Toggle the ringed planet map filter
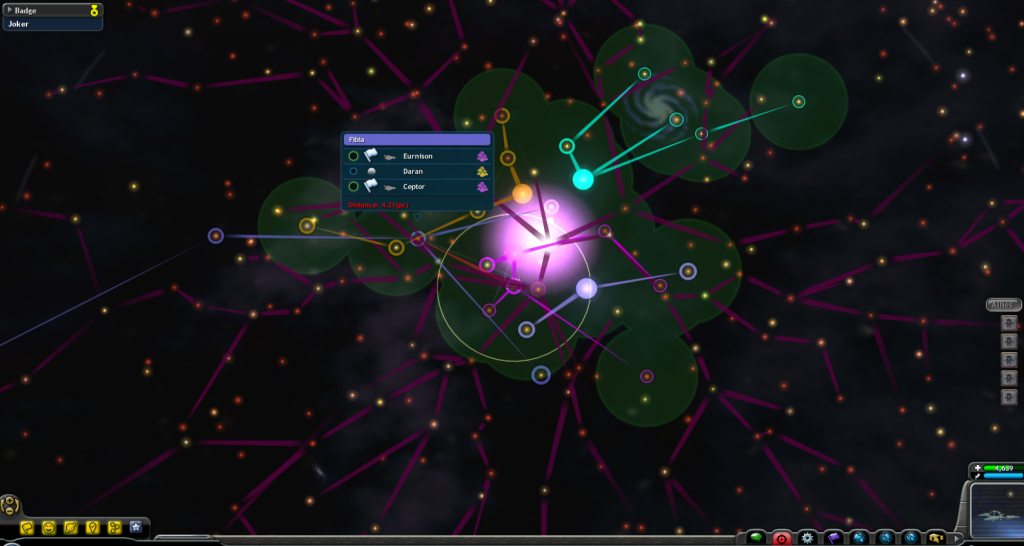 point(71,527)
